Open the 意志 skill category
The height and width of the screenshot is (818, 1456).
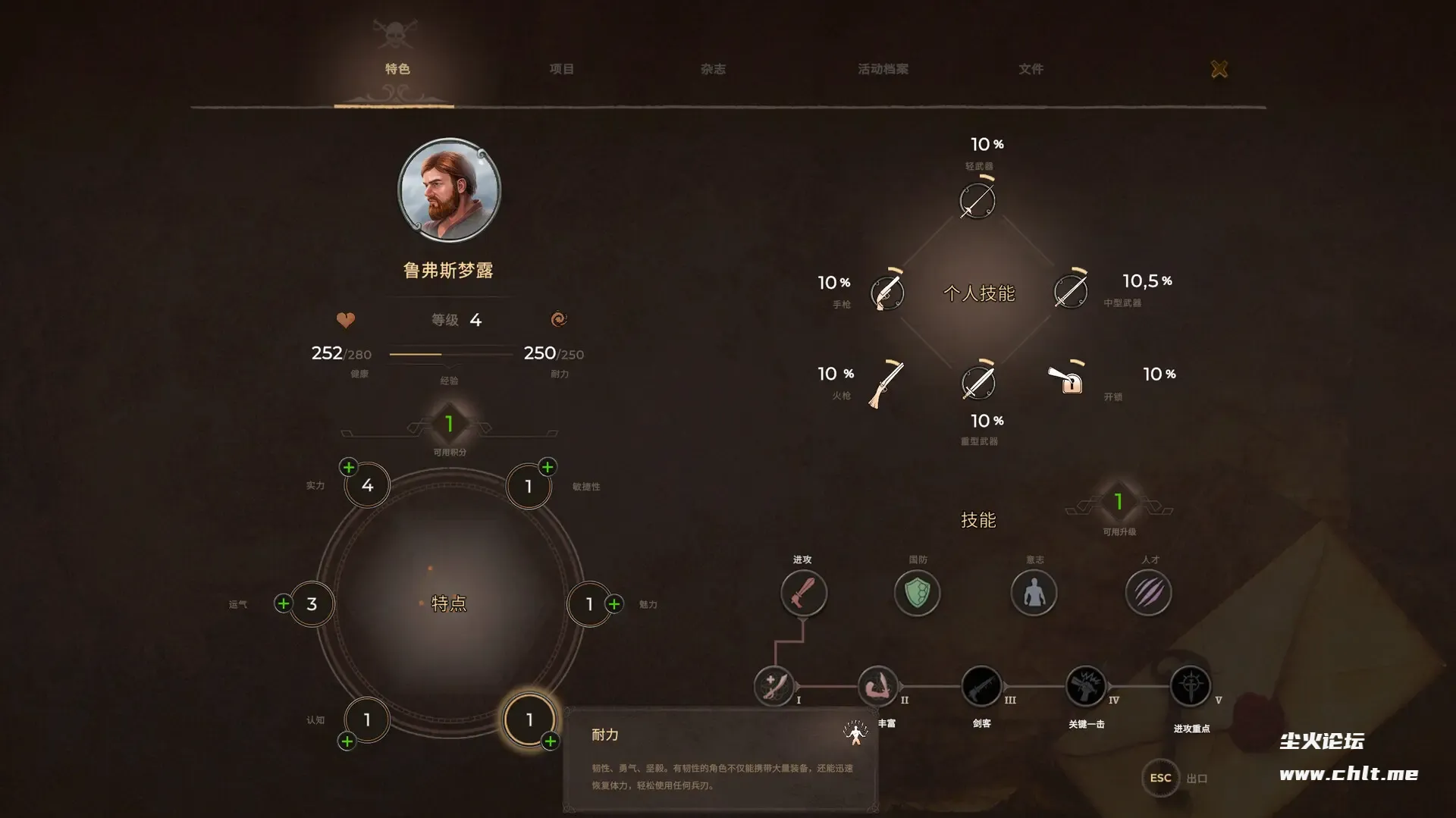coord(1034,592)
